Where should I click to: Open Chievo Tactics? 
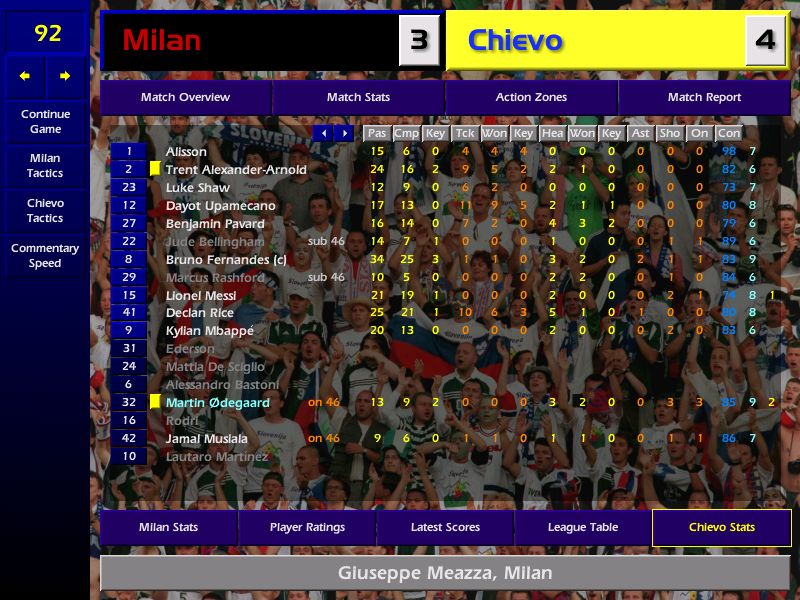(45, 211)
